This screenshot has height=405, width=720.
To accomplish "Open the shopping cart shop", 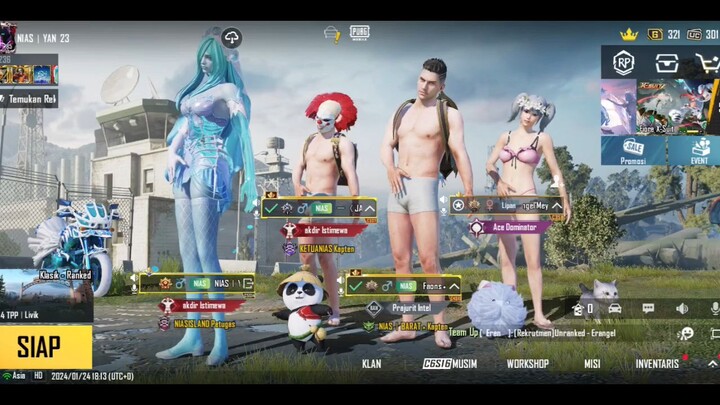I will 708,62.
